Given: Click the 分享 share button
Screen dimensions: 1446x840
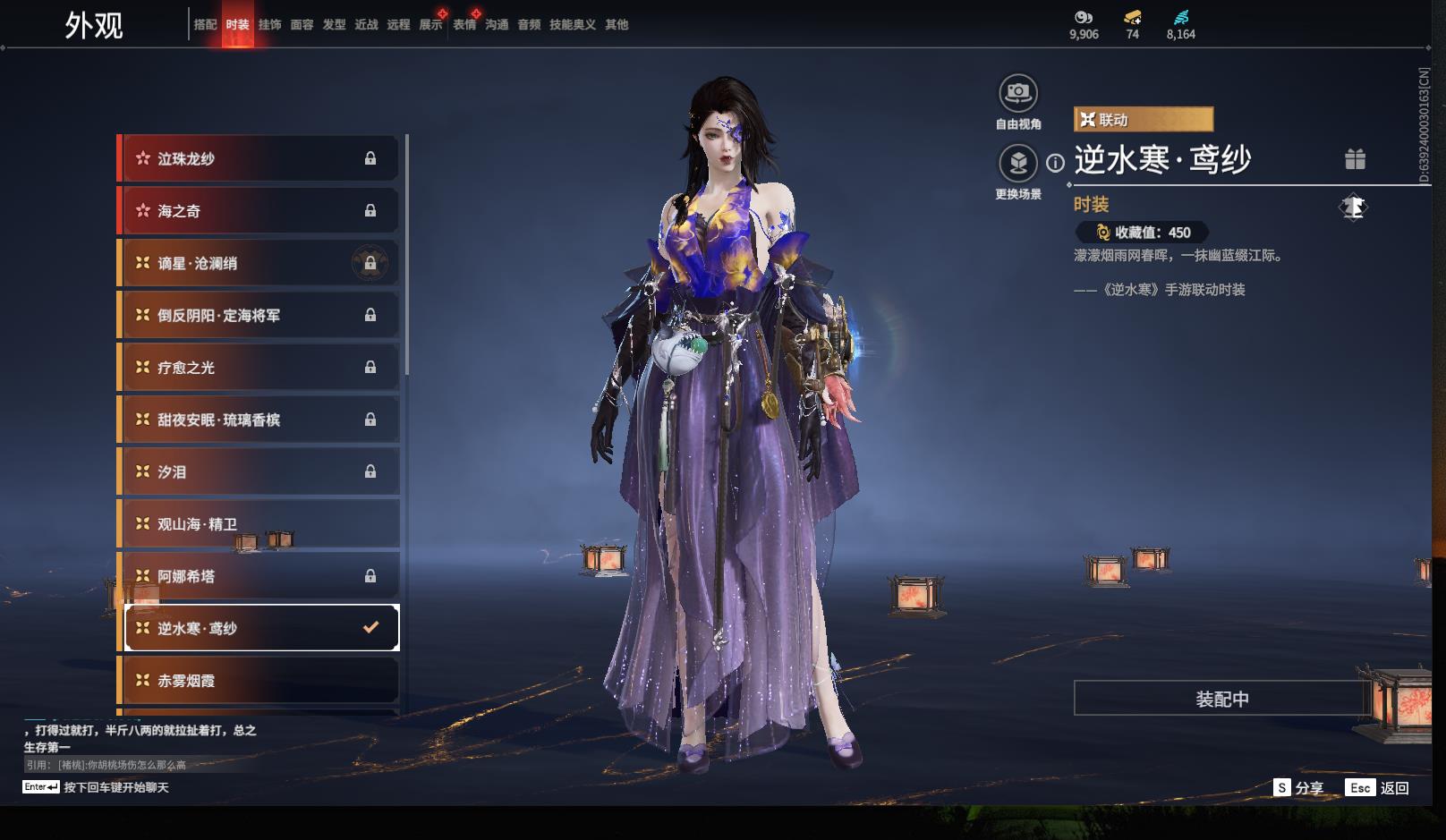Looking at the screenshot, I should coord(1299,788).
